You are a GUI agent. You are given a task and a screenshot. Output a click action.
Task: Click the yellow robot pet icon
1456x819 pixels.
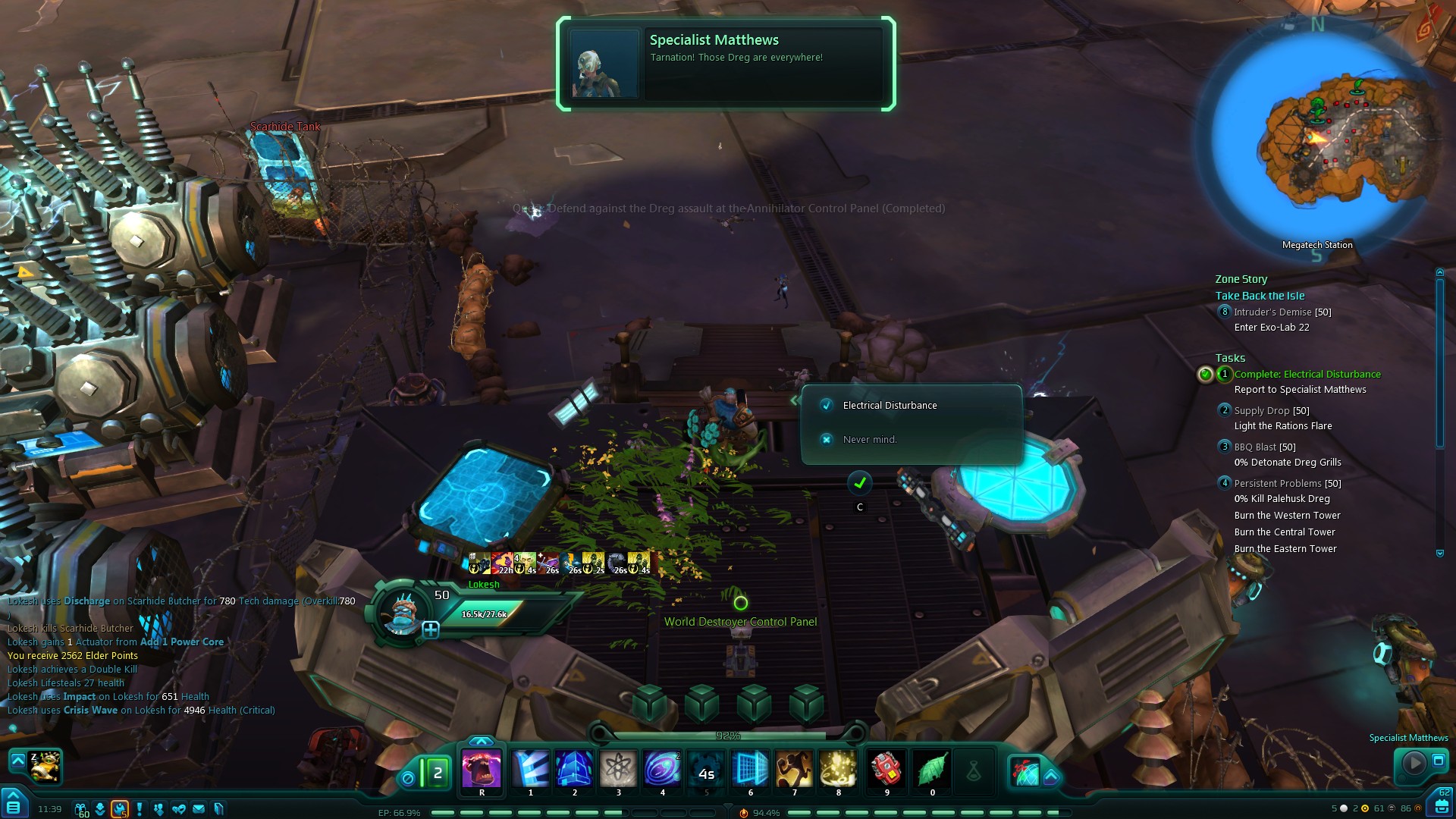pos(45,766)
